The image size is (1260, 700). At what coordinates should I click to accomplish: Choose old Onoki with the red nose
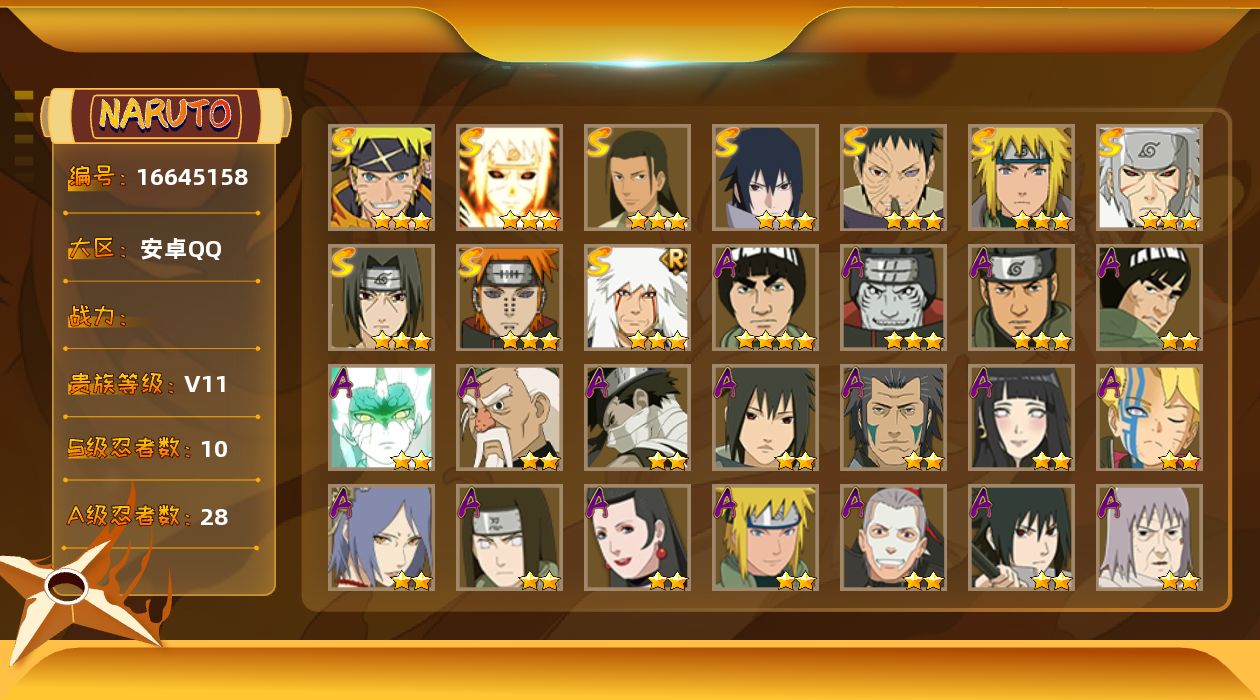click(x=509, y=418)
